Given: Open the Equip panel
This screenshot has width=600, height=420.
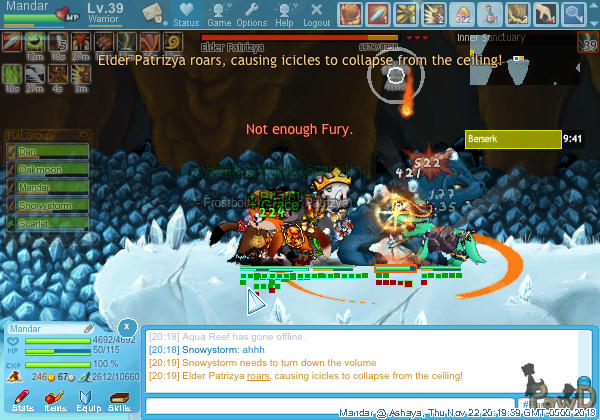Looking at the screenshot, I should coord(88,400).
